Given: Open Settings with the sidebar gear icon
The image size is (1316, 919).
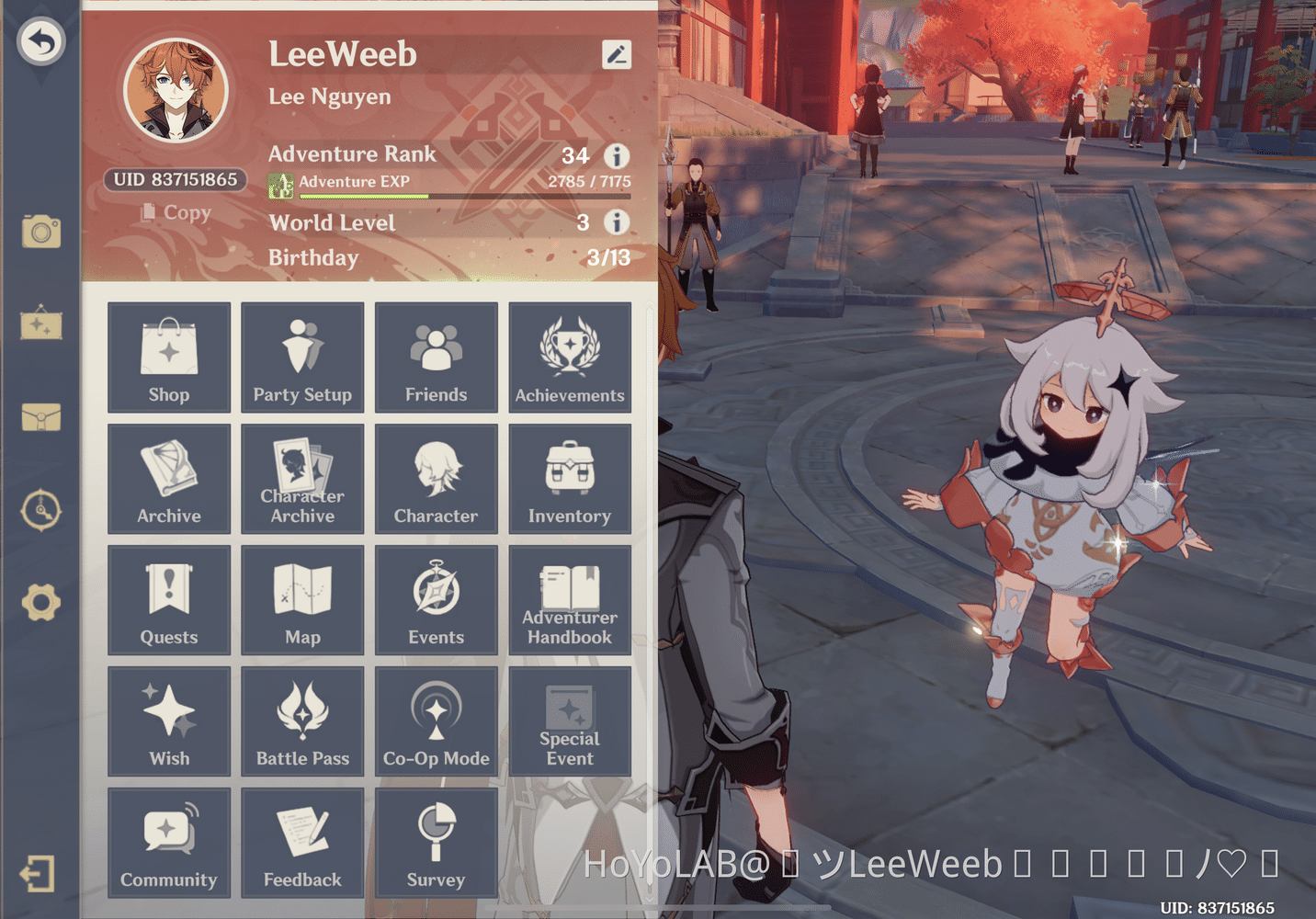Looking at the screenshot, I should (x=40, y=604).
